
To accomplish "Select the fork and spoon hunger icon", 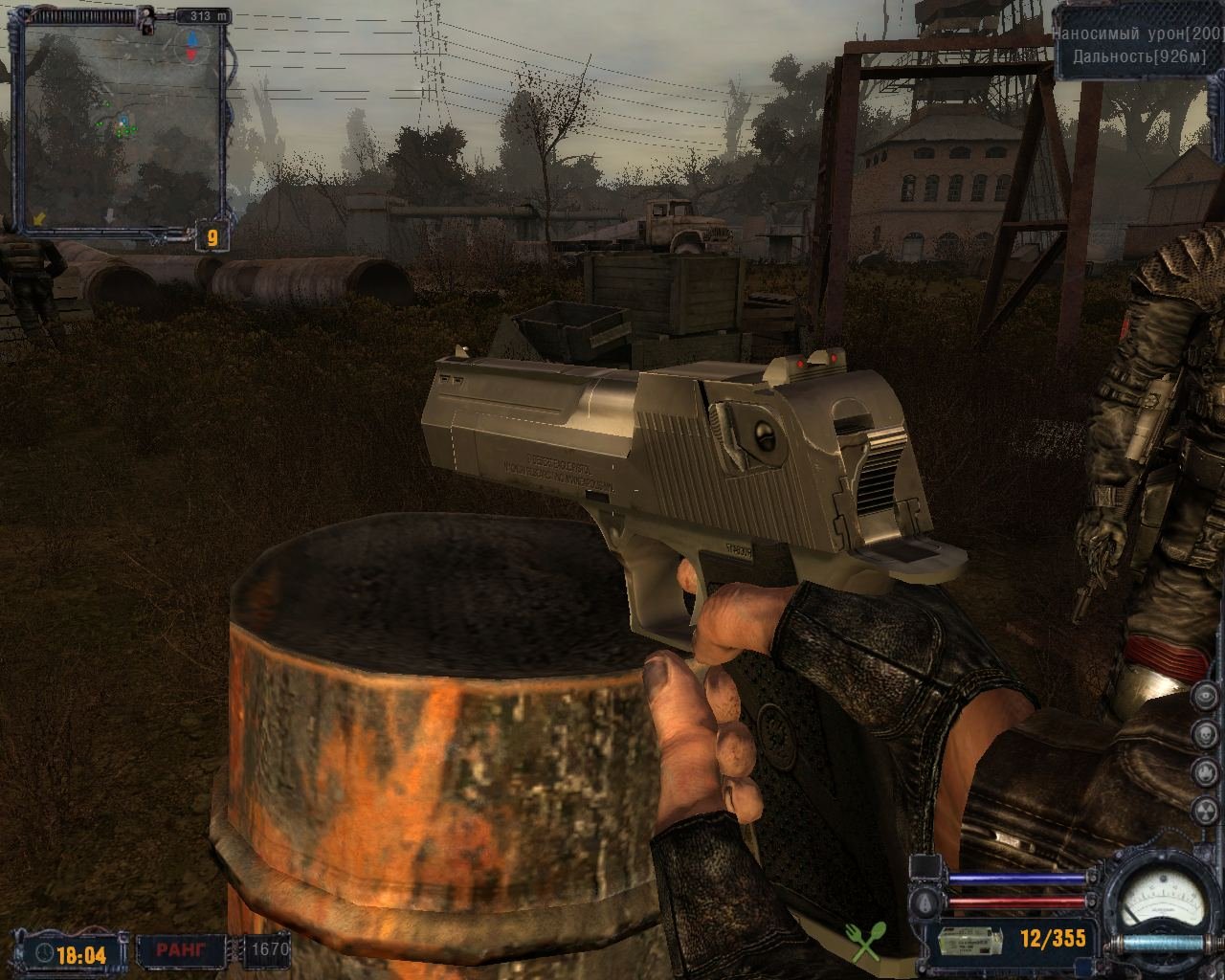I will point(866,941).
